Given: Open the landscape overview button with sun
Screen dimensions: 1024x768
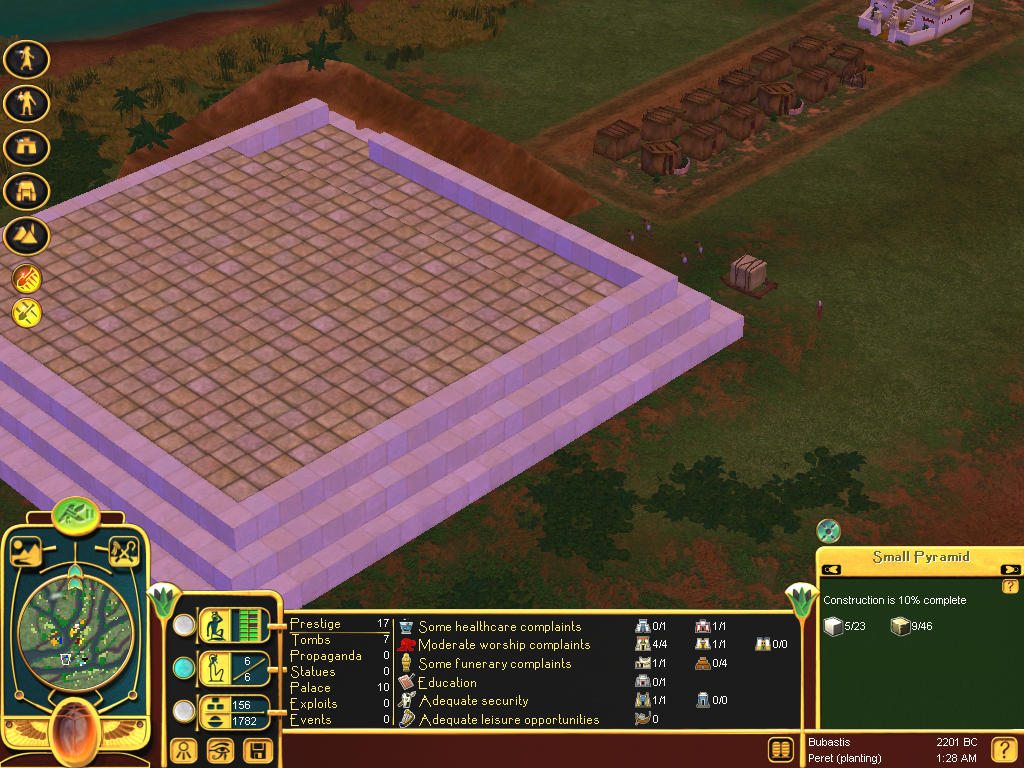Looking at the screenshot, I should [24, 552].
